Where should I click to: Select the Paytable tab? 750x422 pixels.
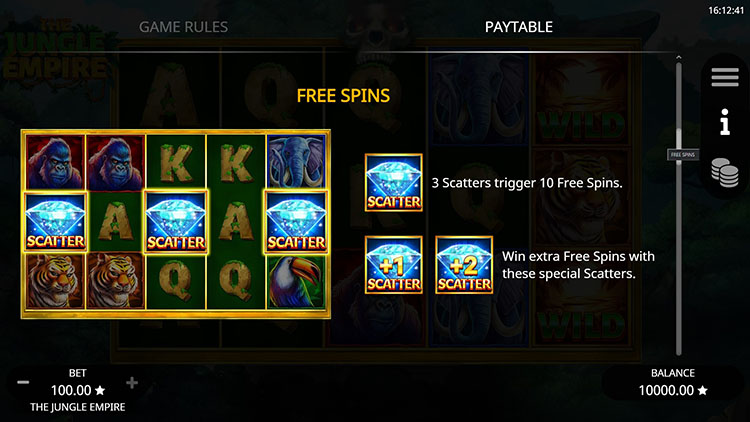point(518,27)
